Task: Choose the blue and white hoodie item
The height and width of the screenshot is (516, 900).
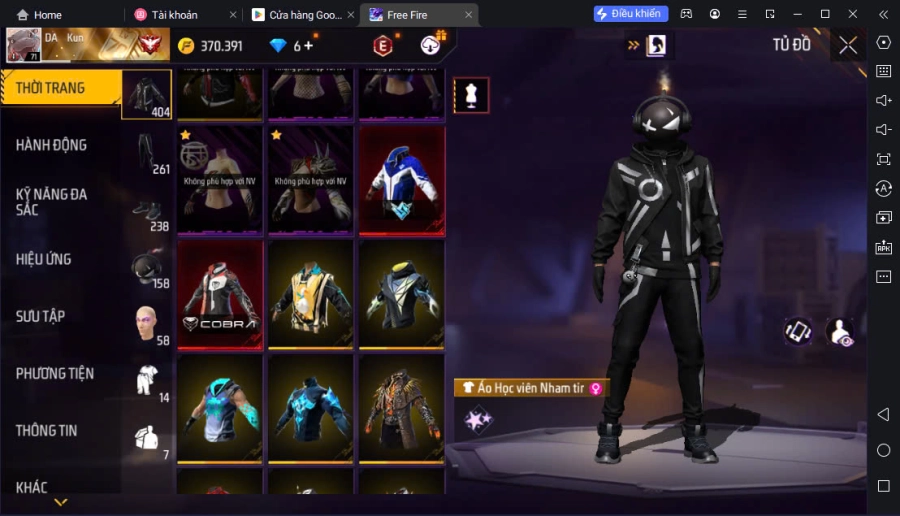Action: pos(401,179)
